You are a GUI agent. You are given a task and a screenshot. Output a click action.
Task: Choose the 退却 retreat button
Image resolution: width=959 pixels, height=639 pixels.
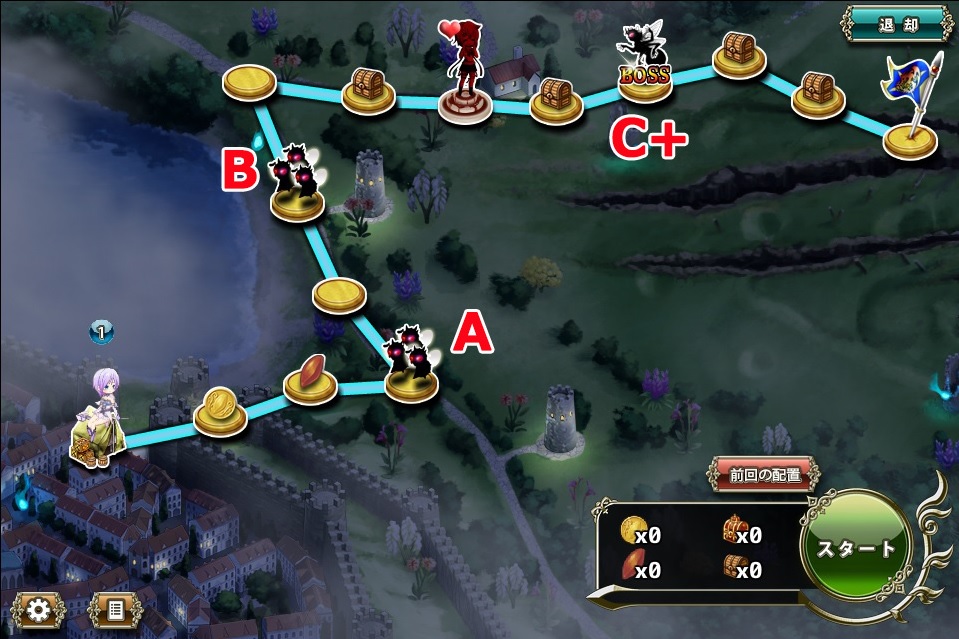click(x=894, y=24)
